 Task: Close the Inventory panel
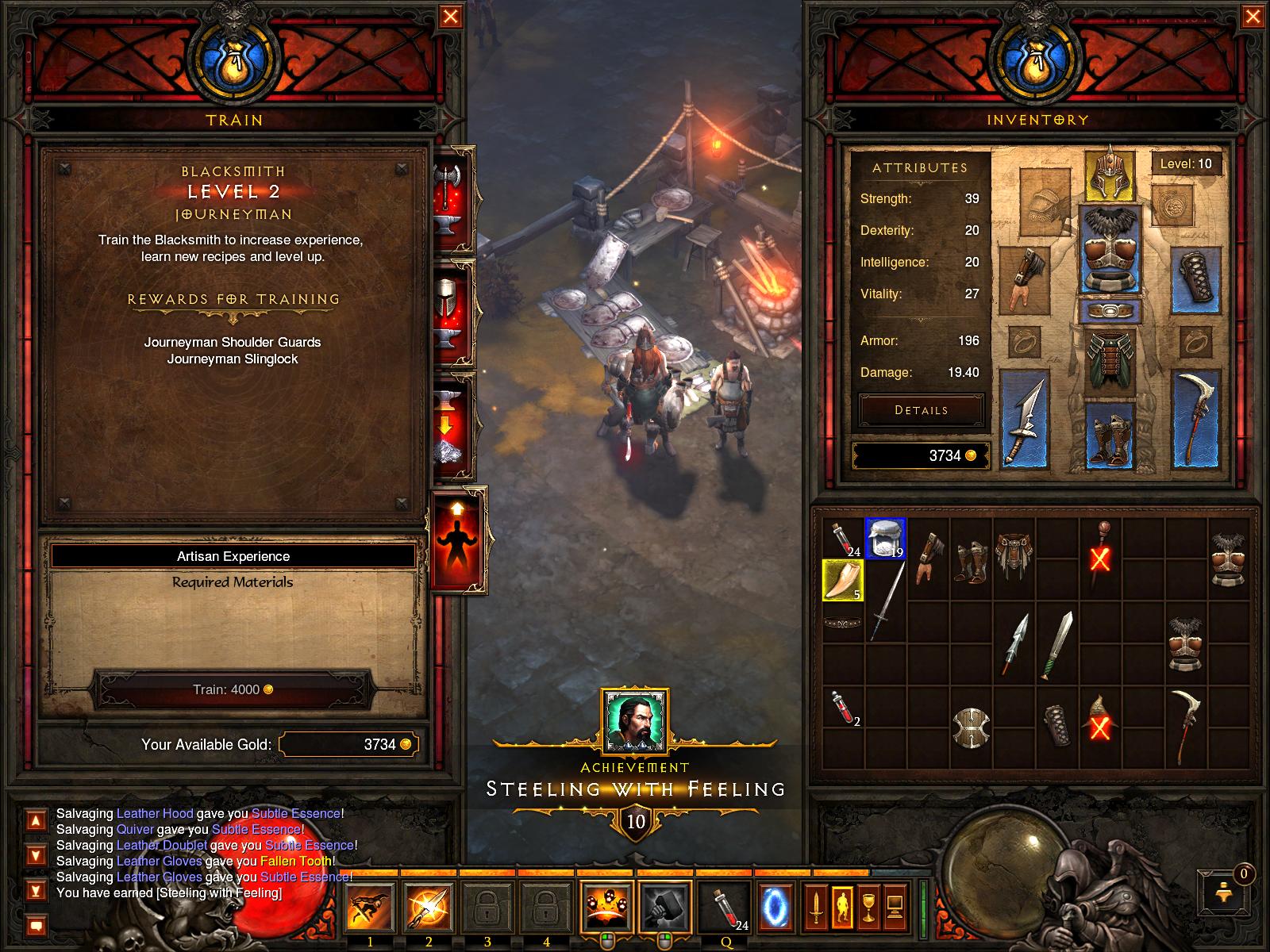click(1253, 17)
